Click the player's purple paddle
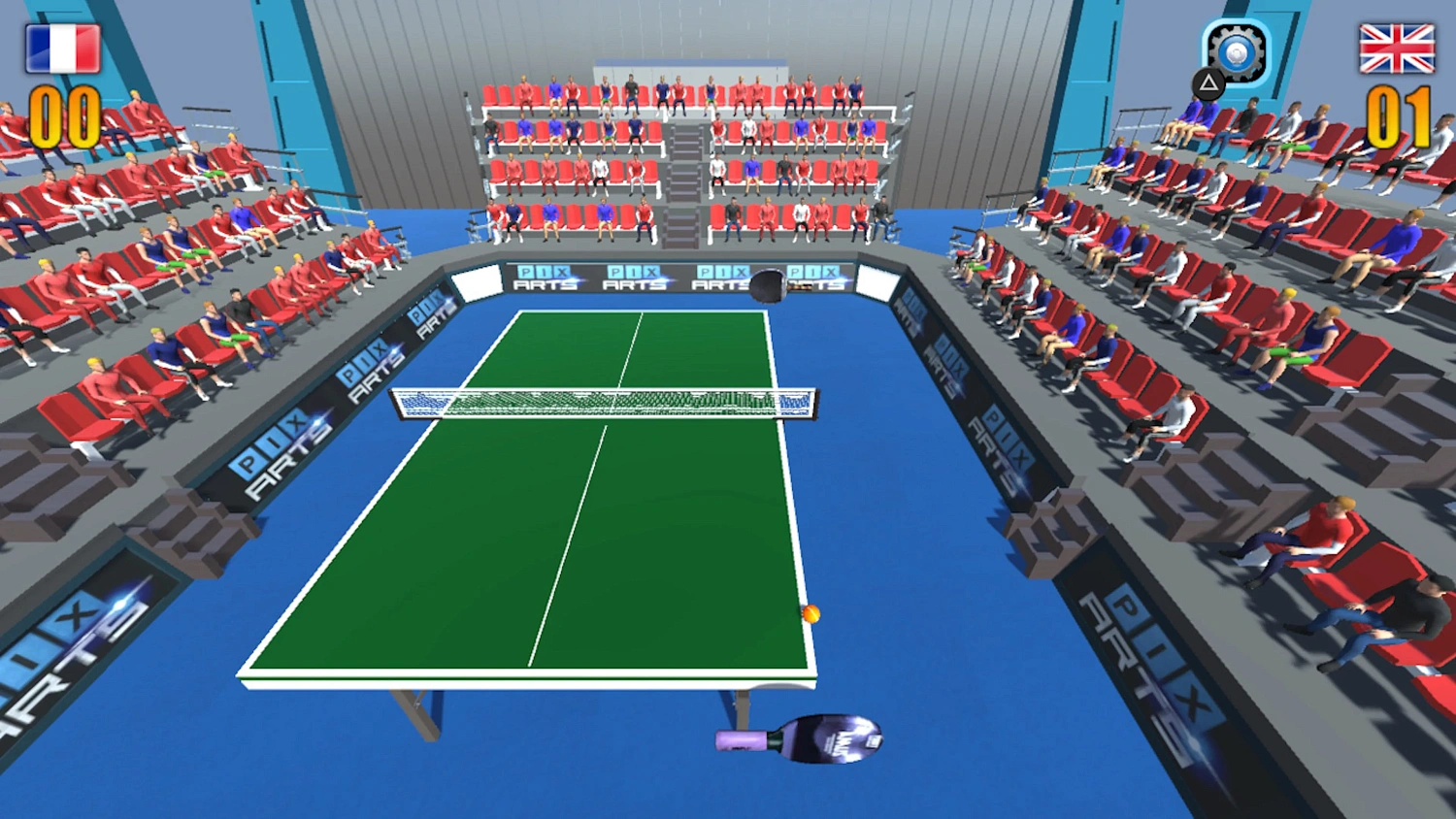 click(820, 739)
